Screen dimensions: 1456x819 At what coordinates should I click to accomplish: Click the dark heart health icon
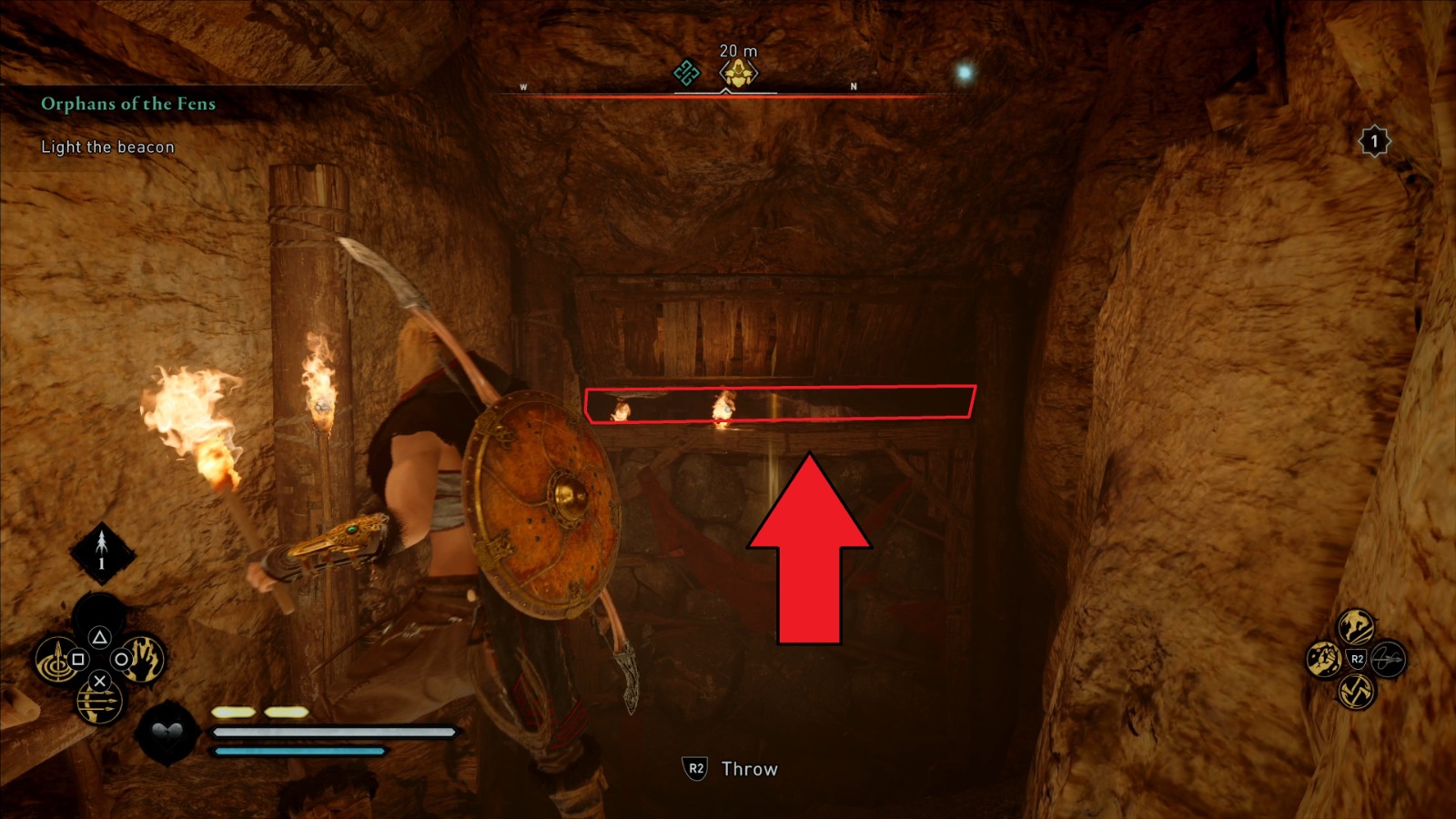[166, 733]
